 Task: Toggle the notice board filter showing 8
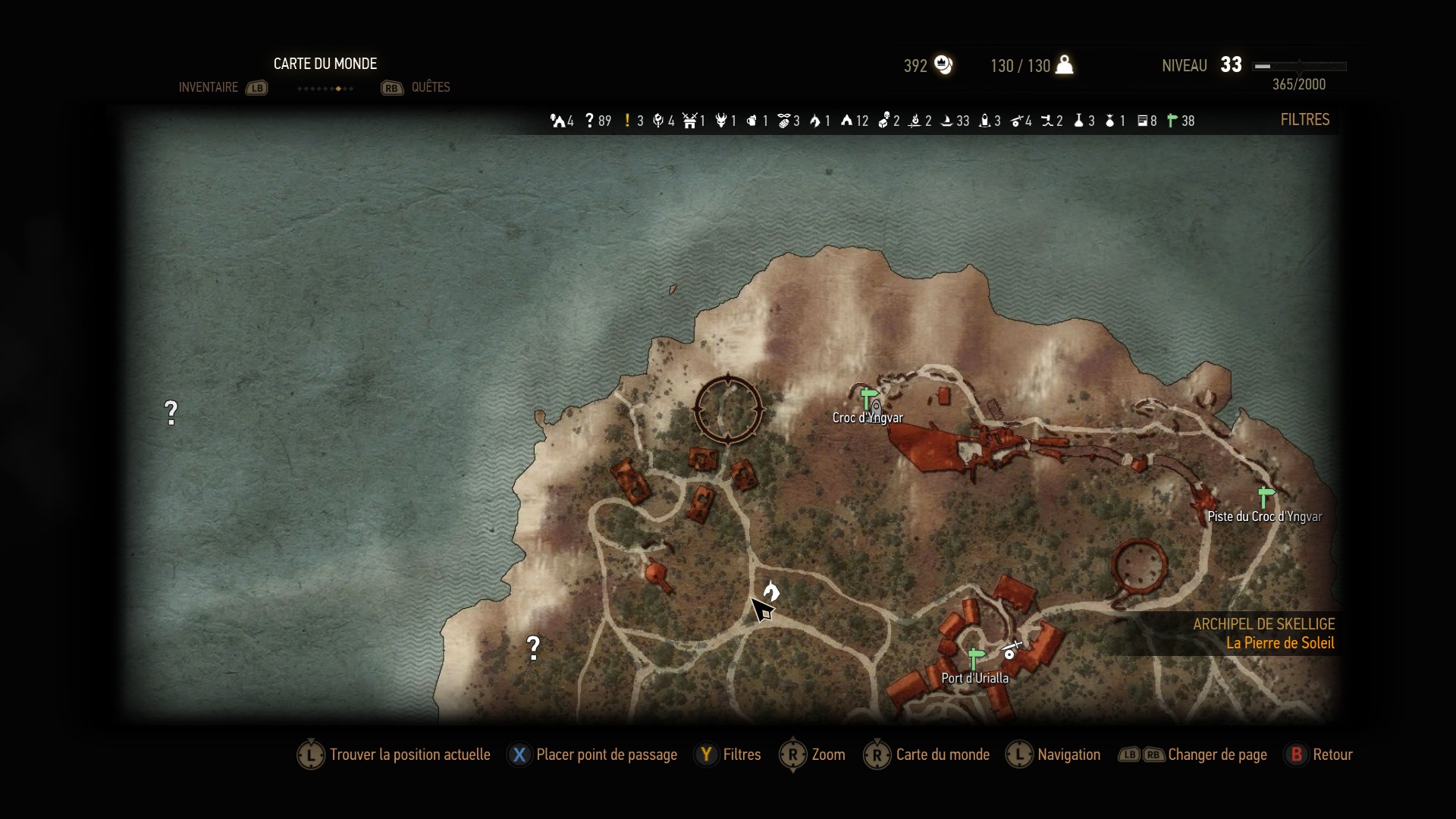[x=1142, y=121]
